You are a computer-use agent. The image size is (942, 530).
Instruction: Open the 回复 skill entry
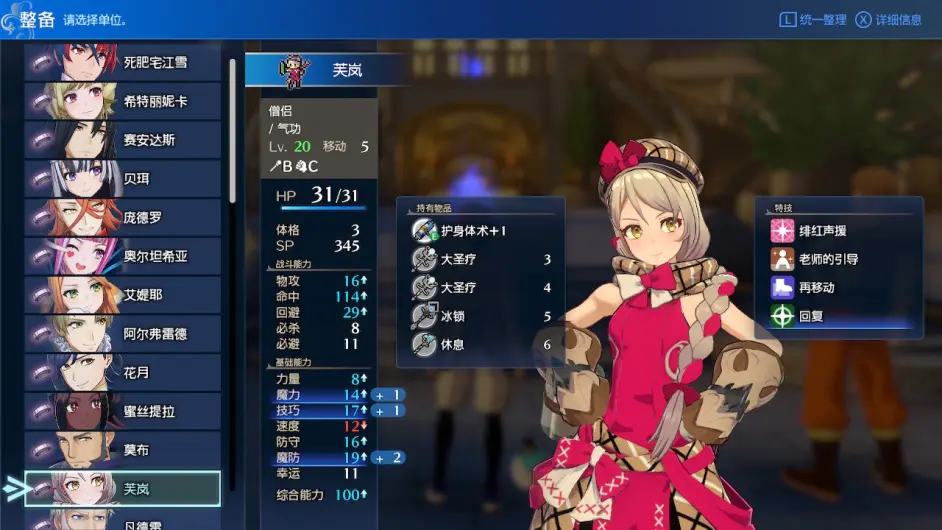(x=838, y=316)
